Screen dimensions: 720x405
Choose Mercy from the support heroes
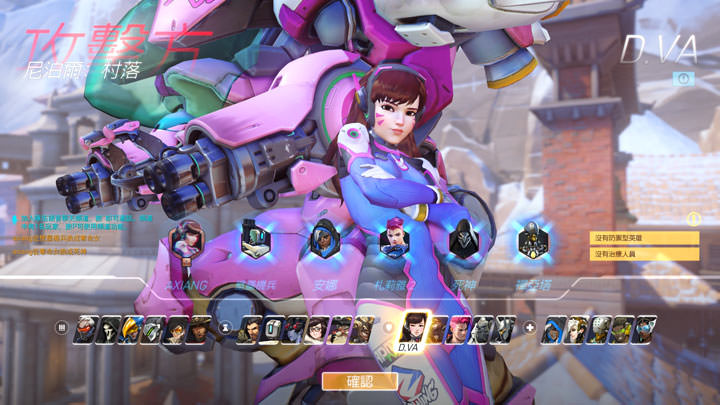[x=575, y=328]
